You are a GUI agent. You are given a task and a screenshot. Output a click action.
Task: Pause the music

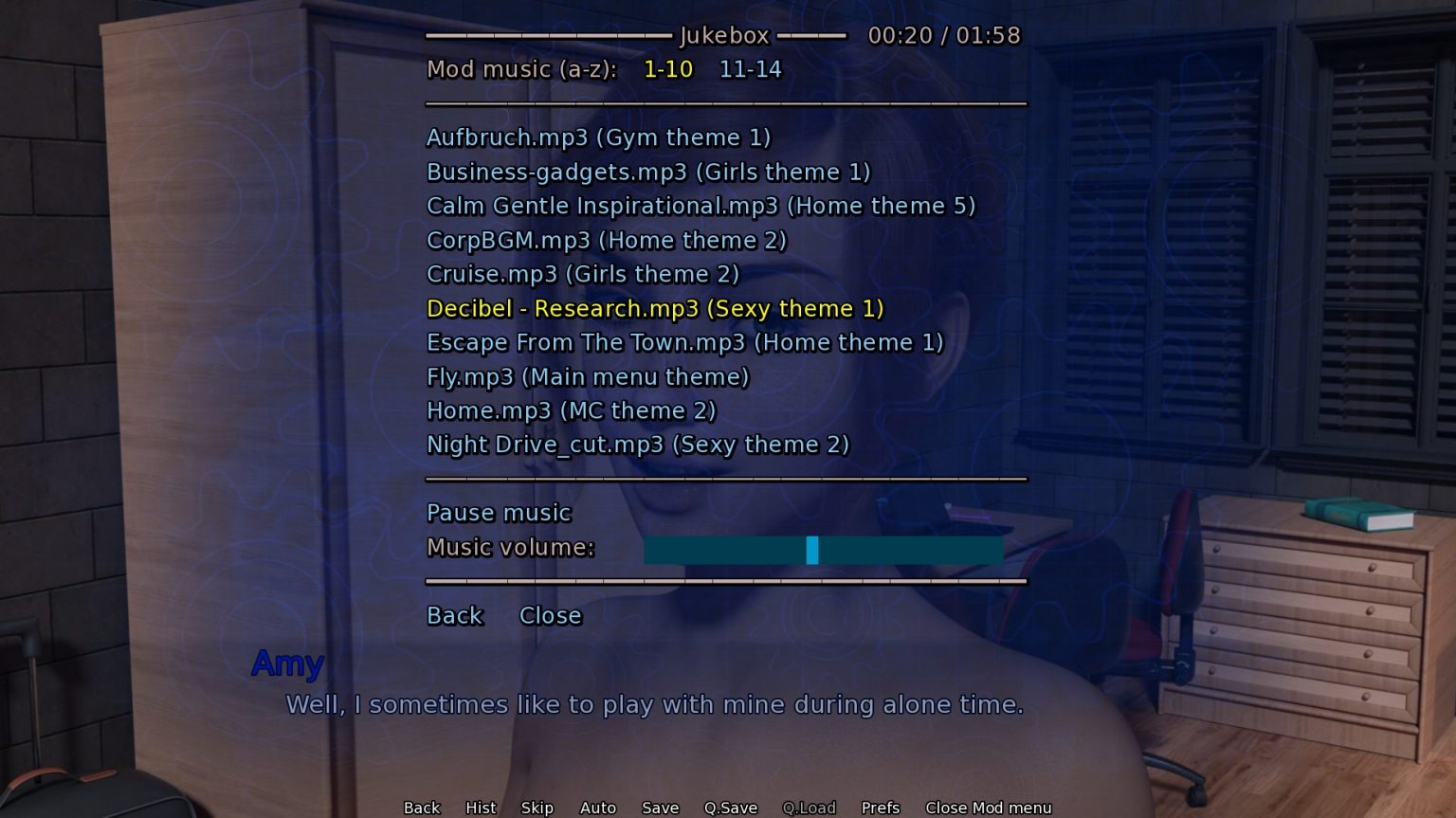coord(499,513)
